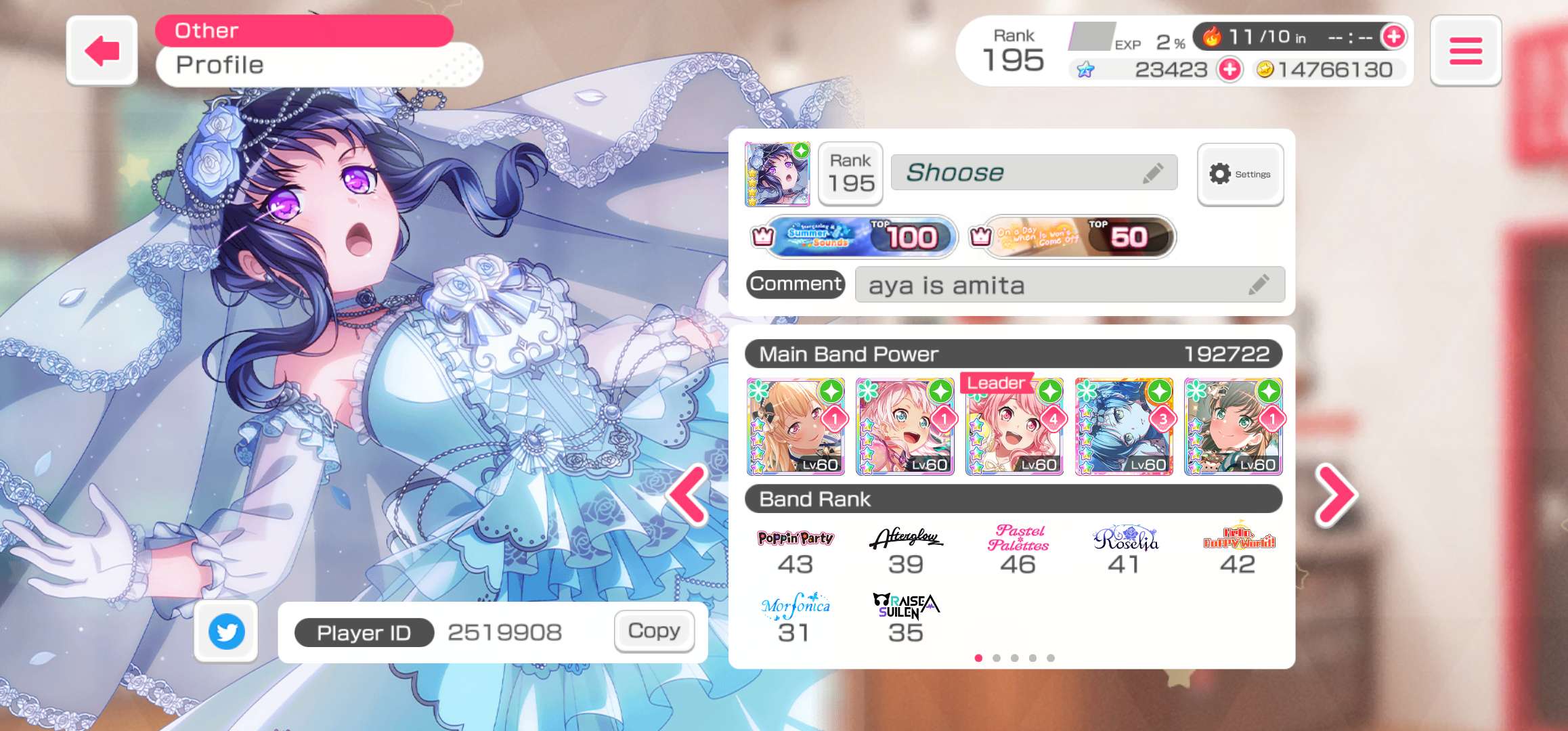
Task: Select the blonde-haired member card
Action: tap(796, 426)
